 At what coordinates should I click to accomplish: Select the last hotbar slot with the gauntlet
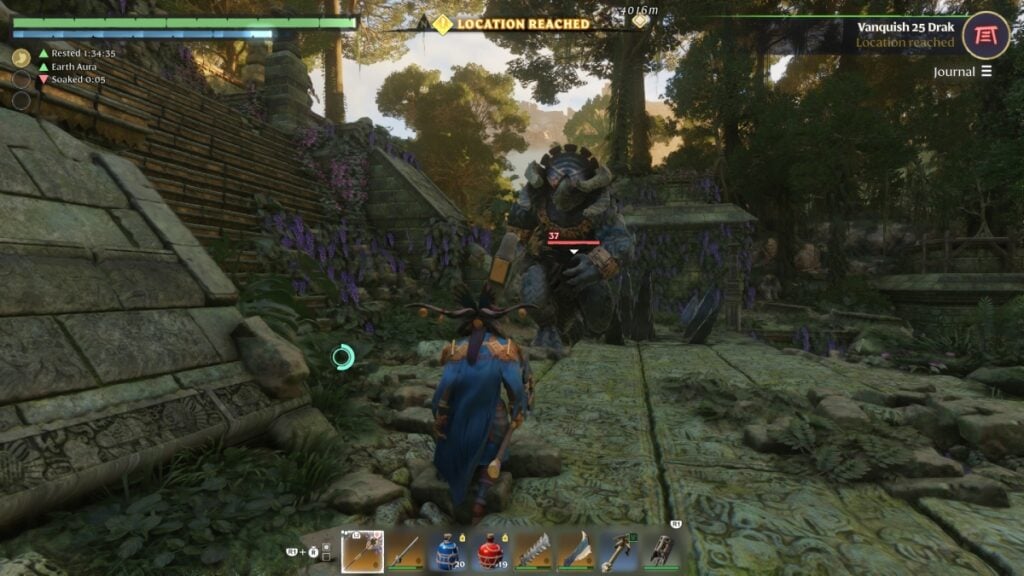click(x=660, y=551)
